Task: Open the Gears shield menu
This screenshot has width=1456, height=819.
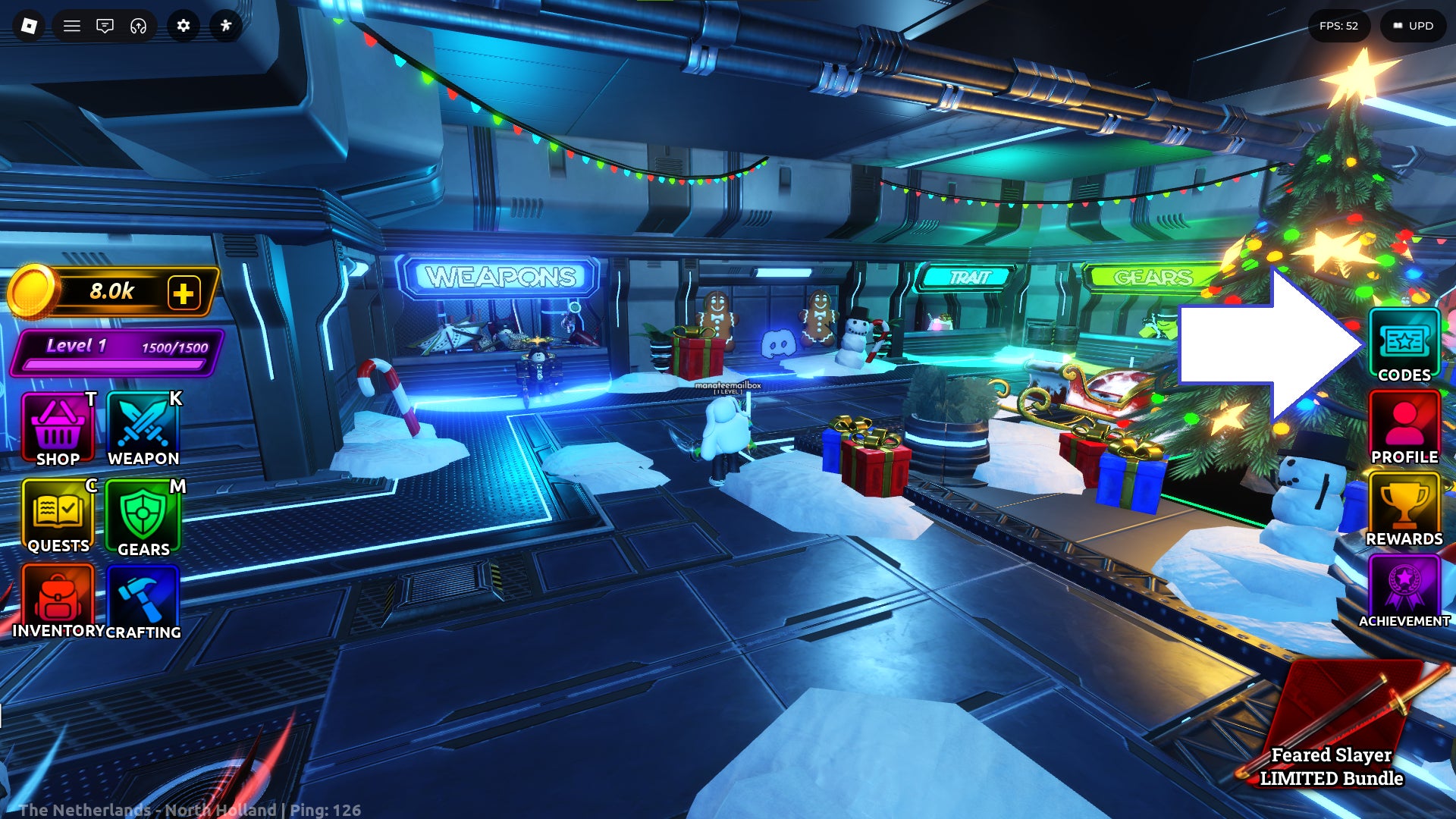Action: [143, 518]
